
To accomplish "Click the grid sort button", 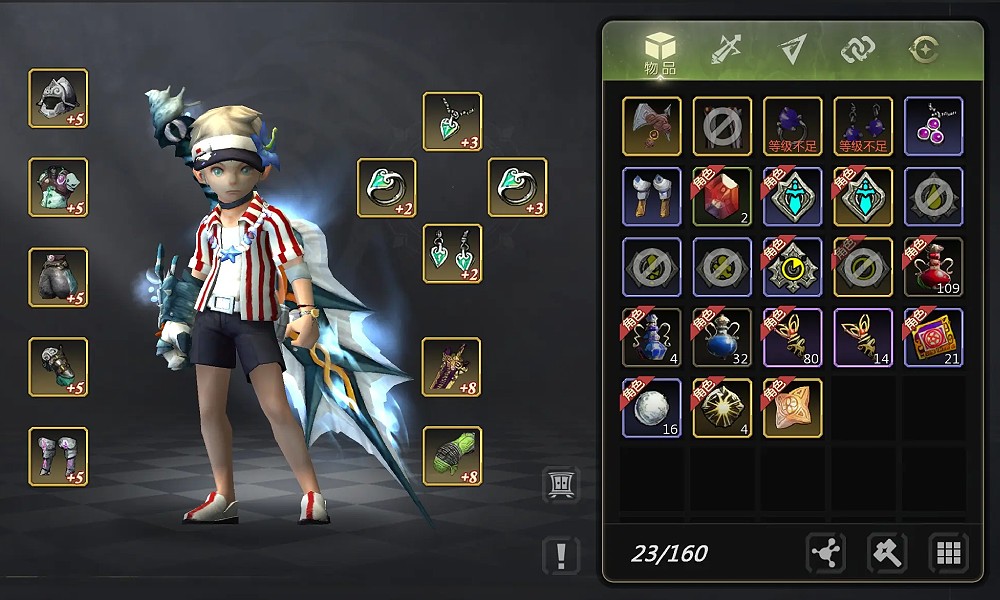I will 948,552.
